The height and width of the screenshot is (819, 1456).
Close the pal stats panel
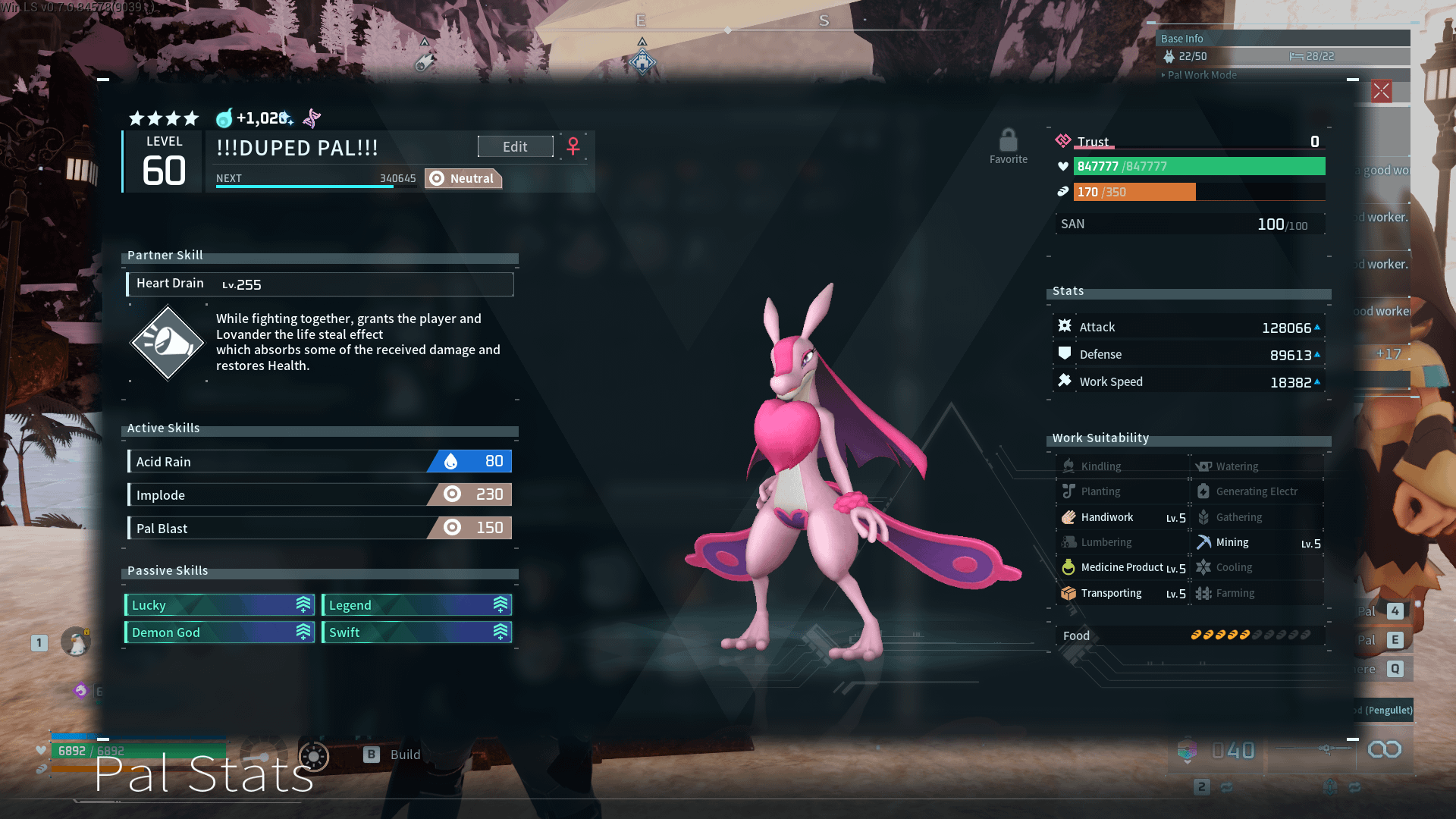(1381, 92)
